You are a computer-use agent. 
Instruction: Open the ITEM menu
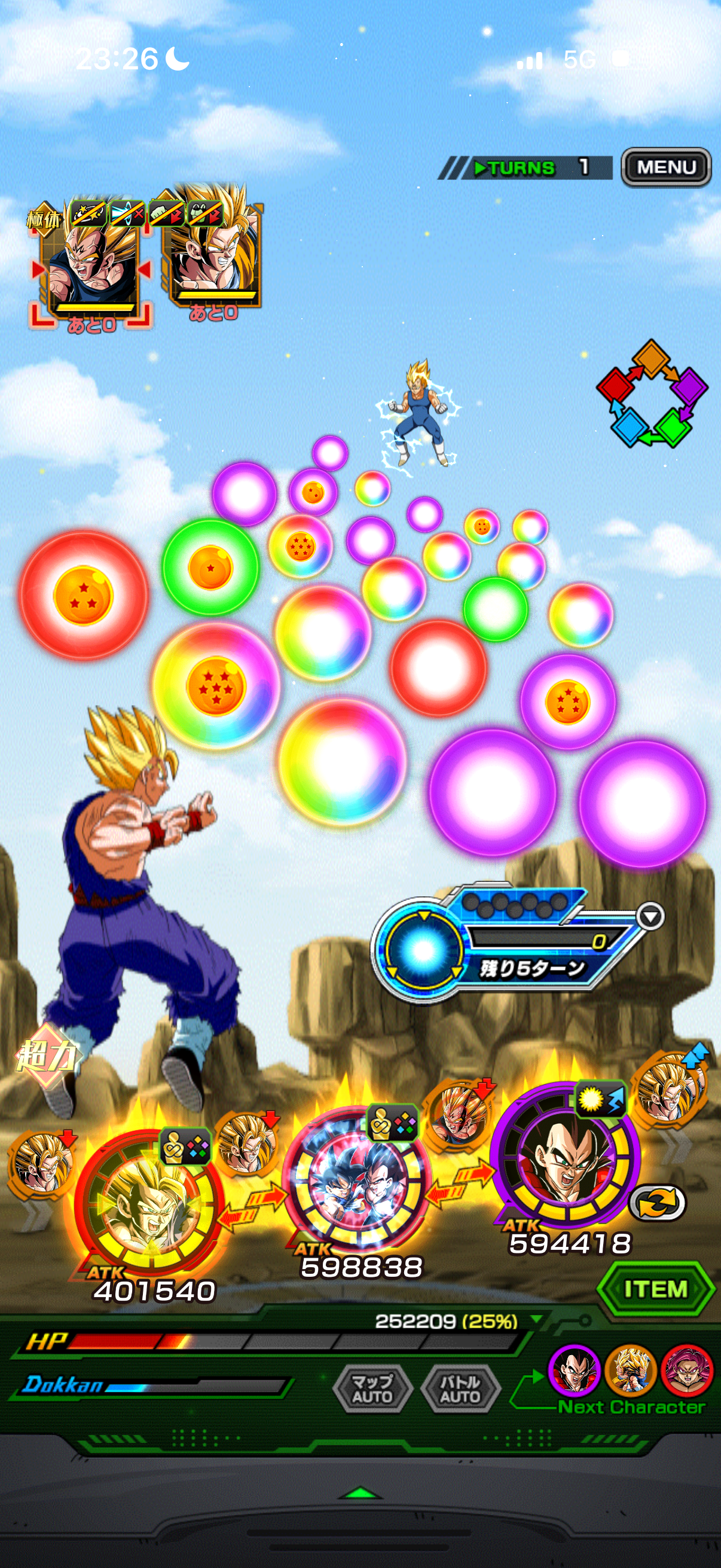click(655, 1288)
